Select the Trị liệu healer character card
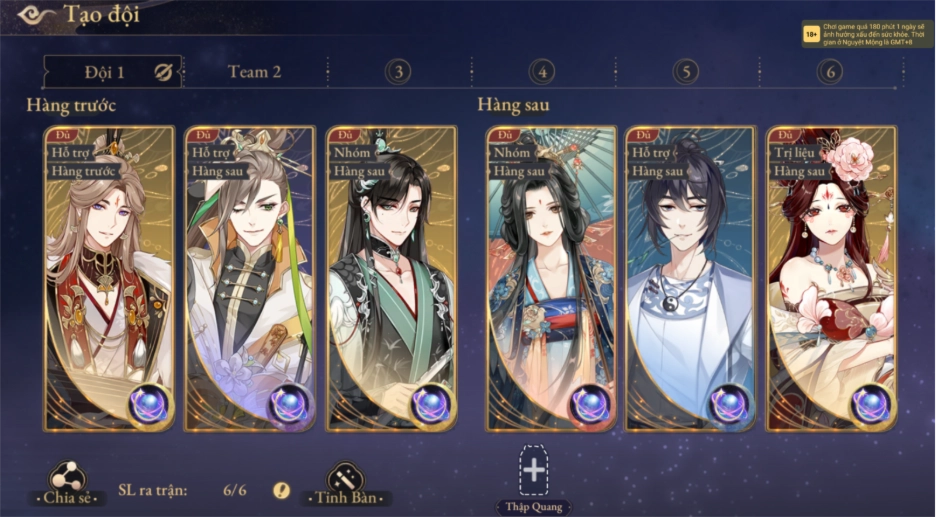The image size is (936, 517). coord(830,278)
